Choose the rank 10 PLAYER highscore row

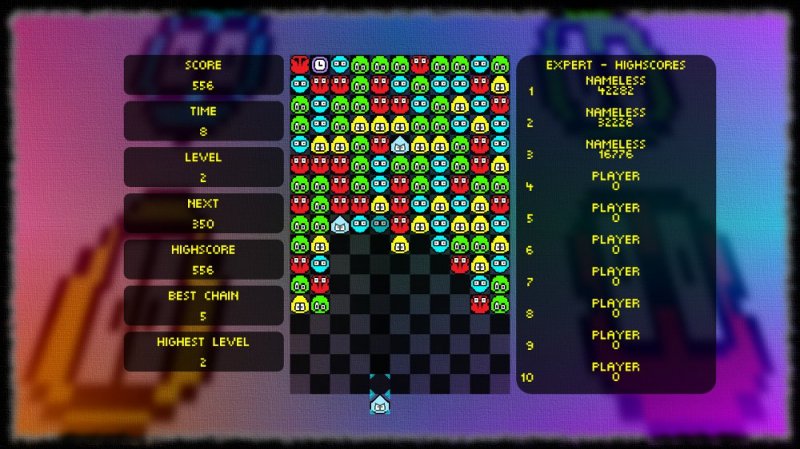point(615,377)
